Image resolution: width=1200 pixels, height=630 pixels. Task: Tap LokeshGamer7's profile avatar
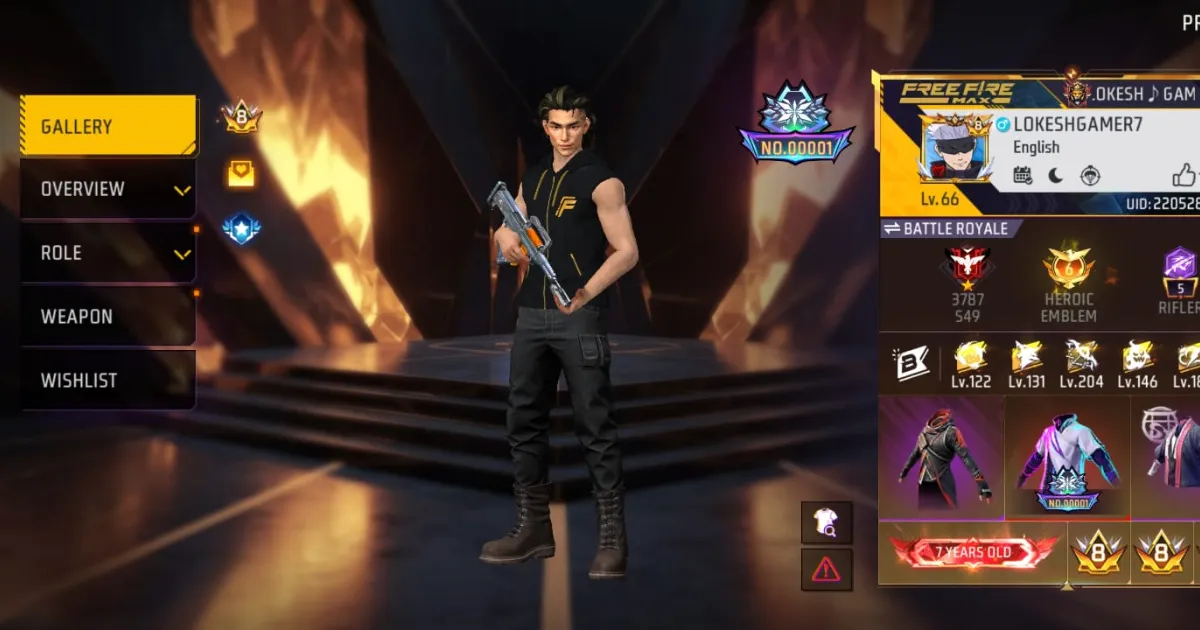pyautogui.click(x=954, y=147)
